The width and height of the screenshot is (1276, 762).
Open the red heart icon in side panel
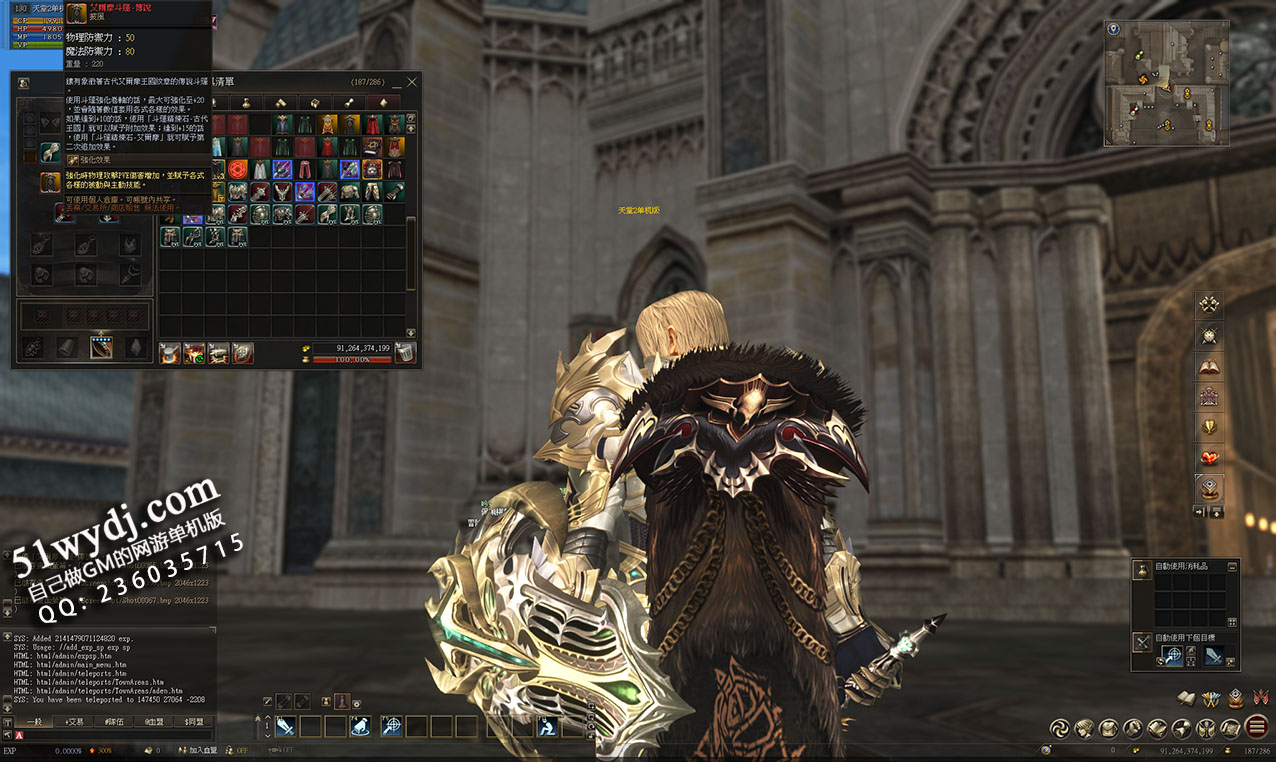1209,458
